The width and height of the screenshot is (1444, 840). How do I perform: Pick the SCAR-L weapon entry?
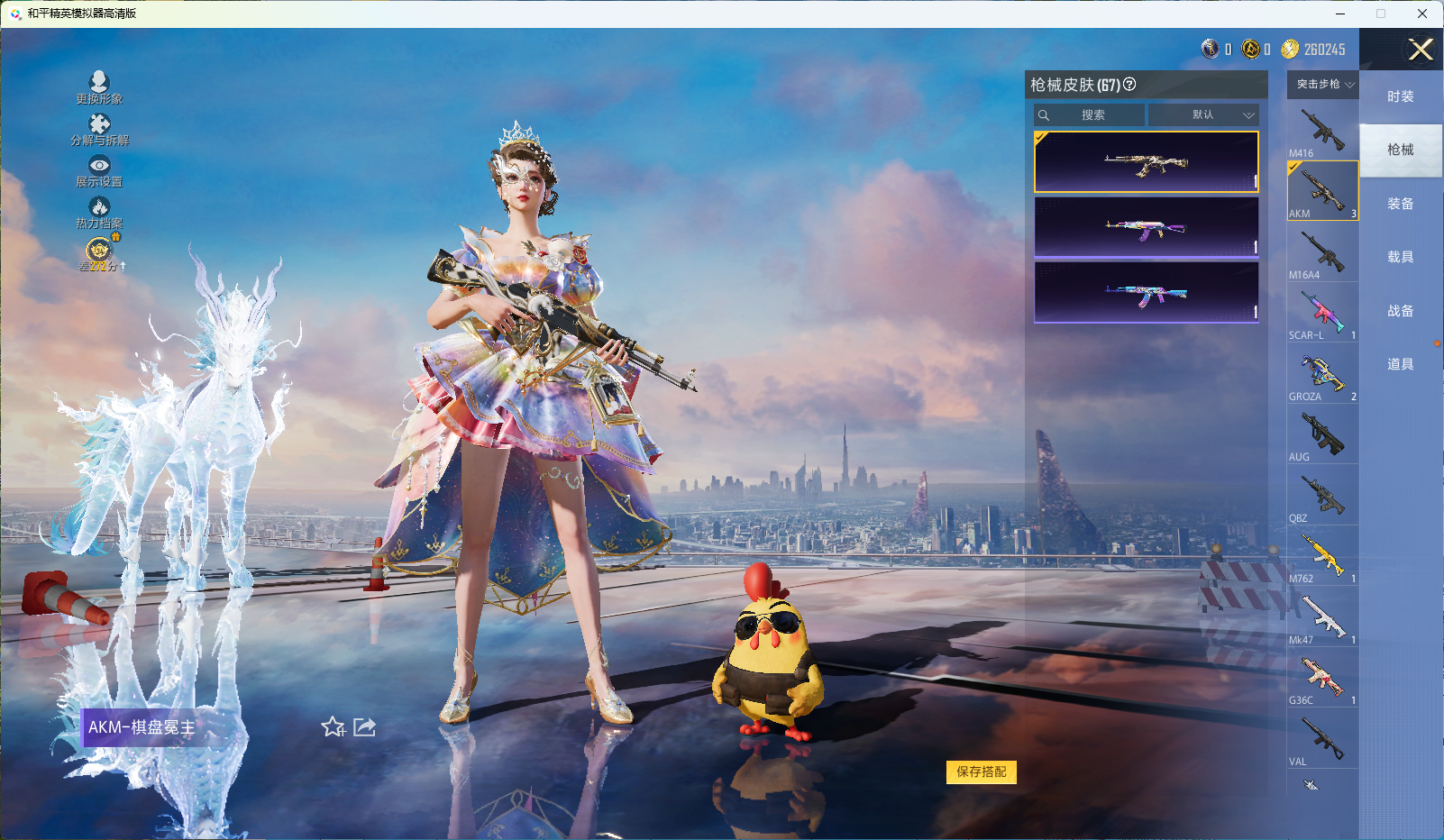1322,313
